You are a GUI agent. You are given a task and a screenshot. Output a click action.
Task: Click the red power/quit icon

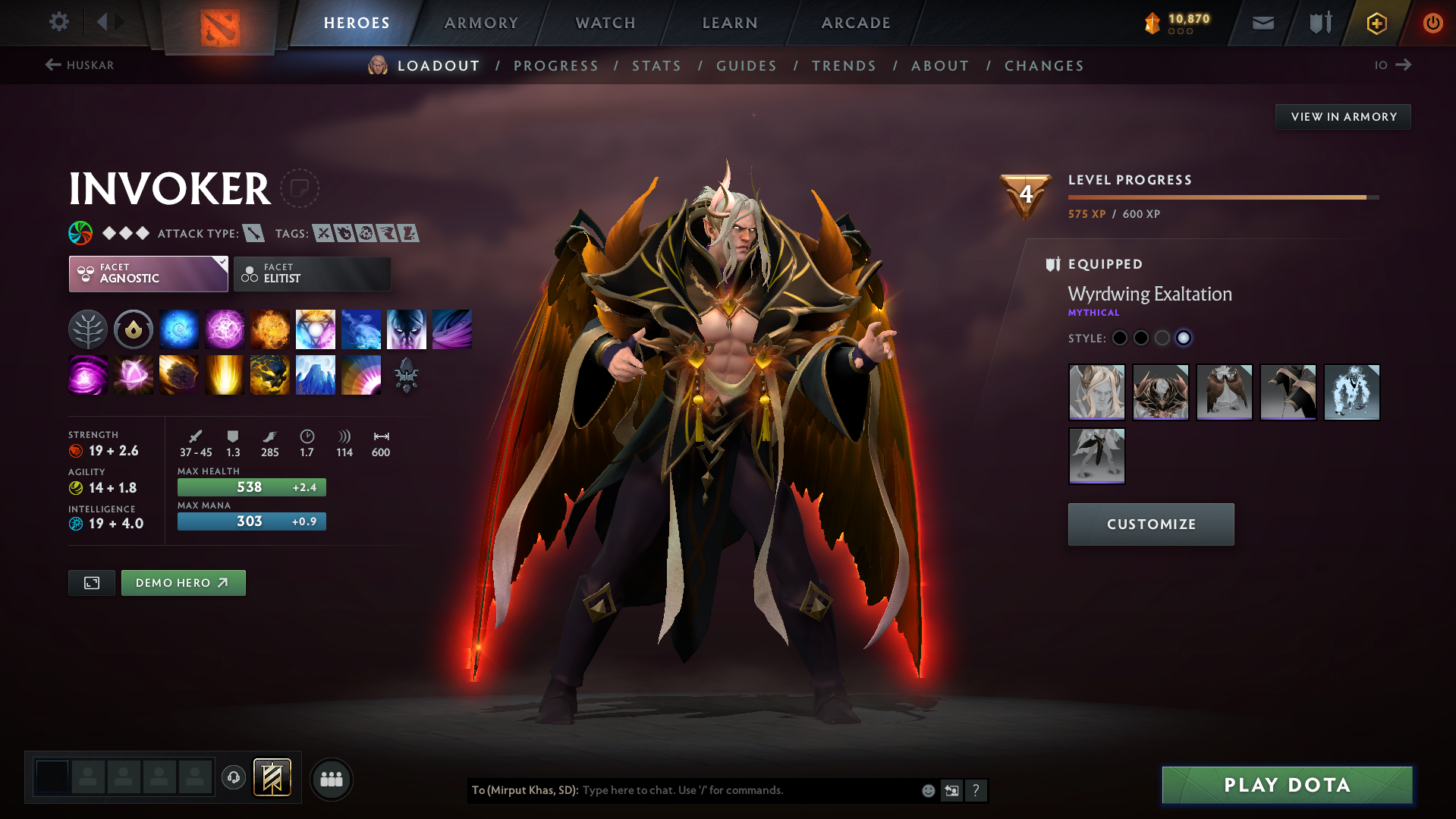[1432, 23]
